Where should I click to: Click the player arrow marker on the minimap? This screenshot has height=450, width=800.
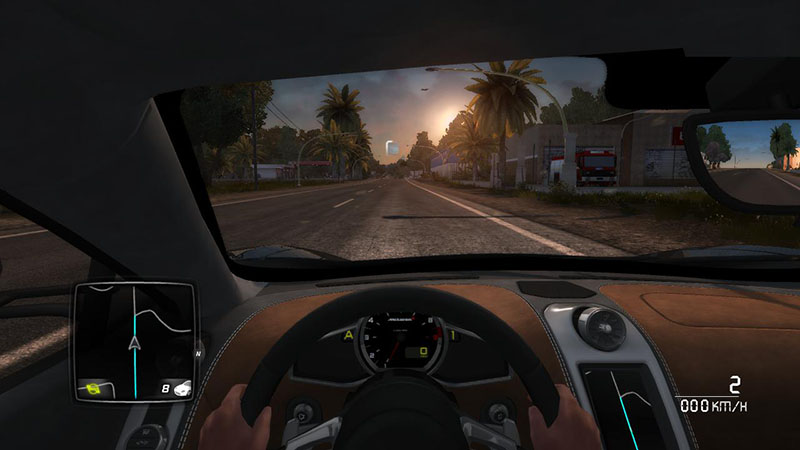point(133,344)
